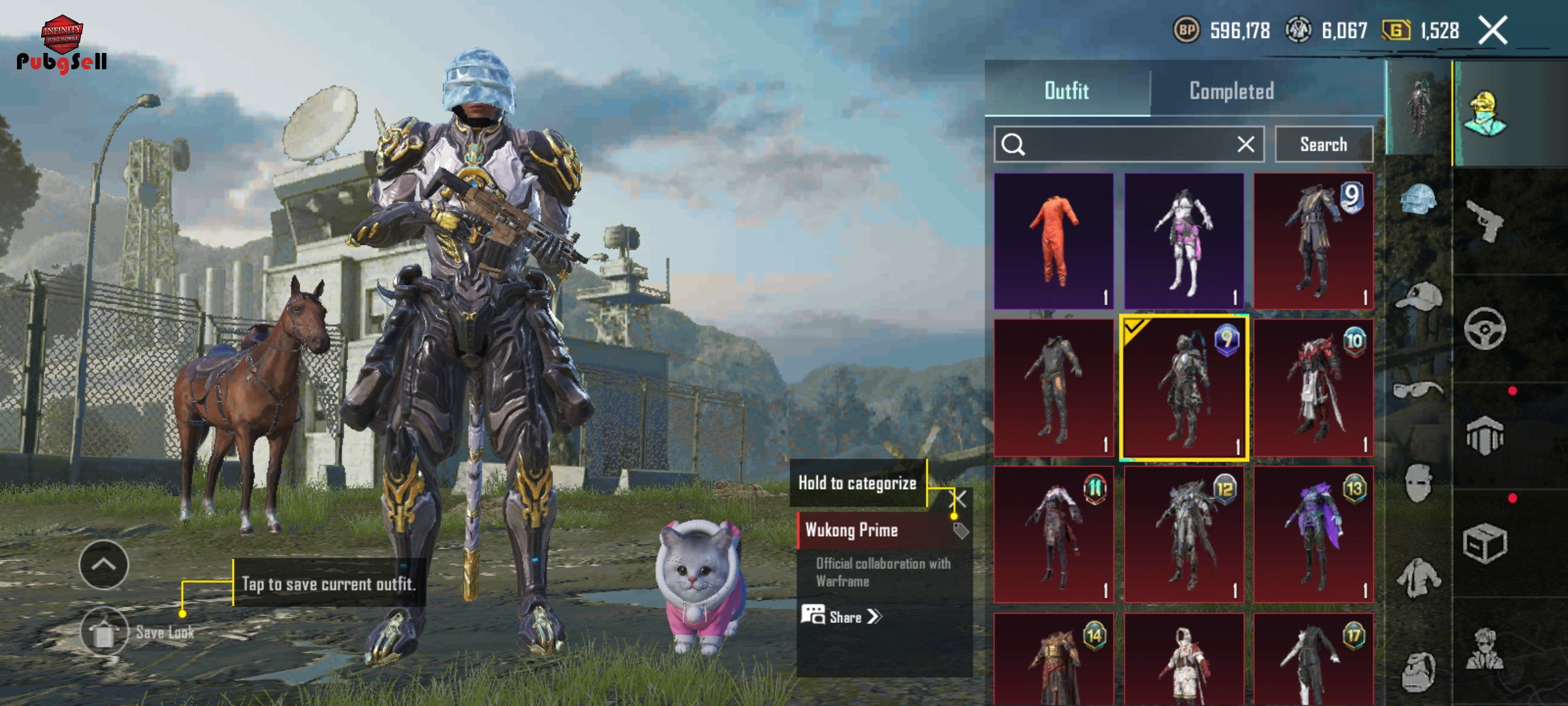Screen dimensions: 1568x706
Task: Select the Outfit tab
Action: coord(1067,91)
